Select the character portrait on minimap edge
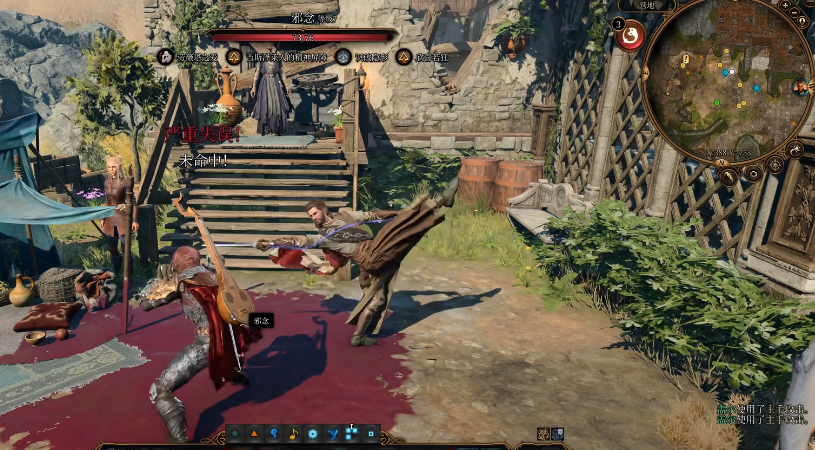Image resolution: width=815 pixels, height=450 pixels. tap(801, 88)
